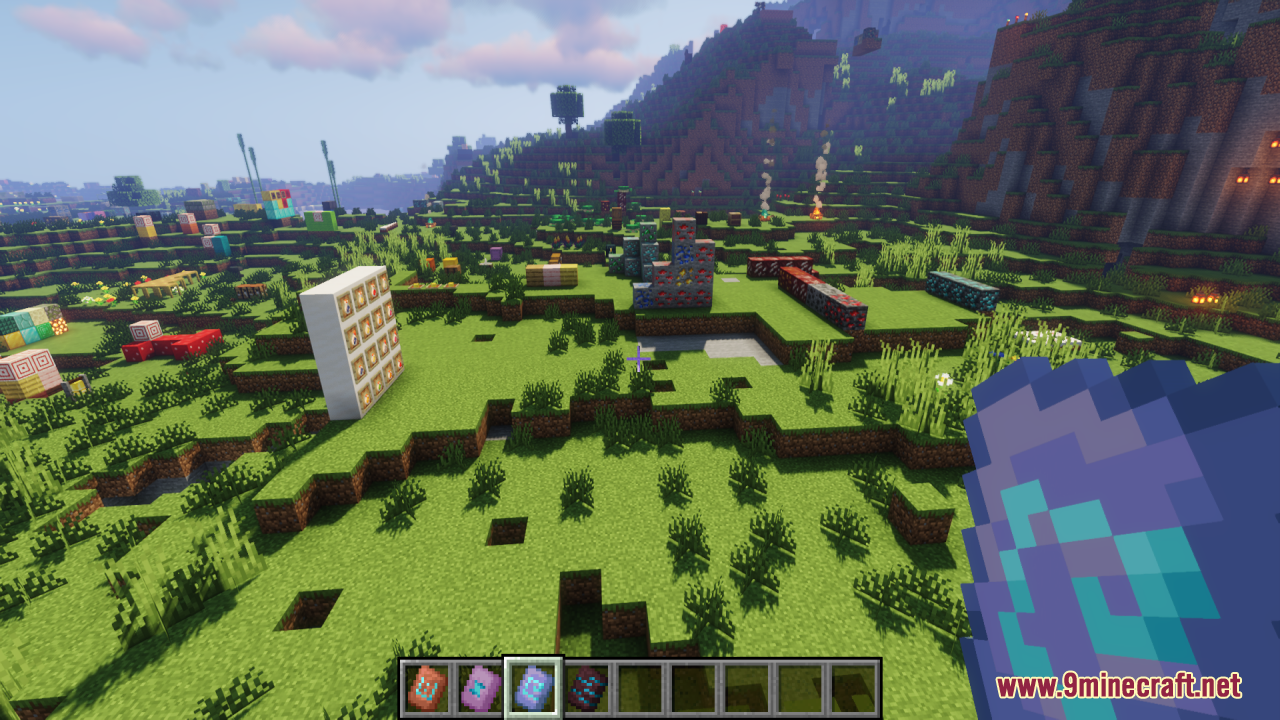Screen dimensions: 1280x720
Task: Select the pink rune stone hotbar slot
Action: click(x=480, y=688)
